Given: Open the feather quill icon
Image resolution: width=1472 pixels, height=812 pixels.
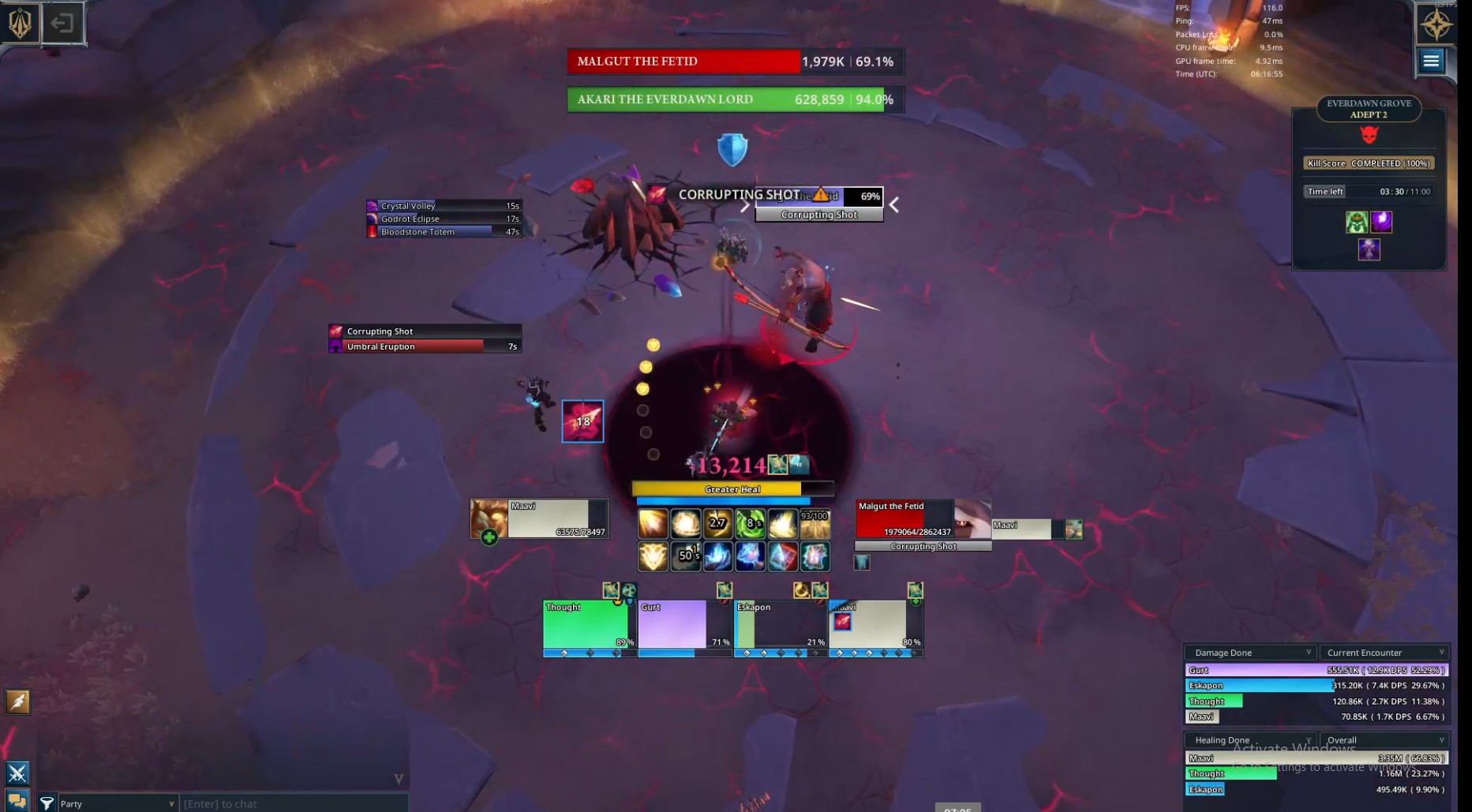Looking at the screenshot, I should (x=17, y=702).
